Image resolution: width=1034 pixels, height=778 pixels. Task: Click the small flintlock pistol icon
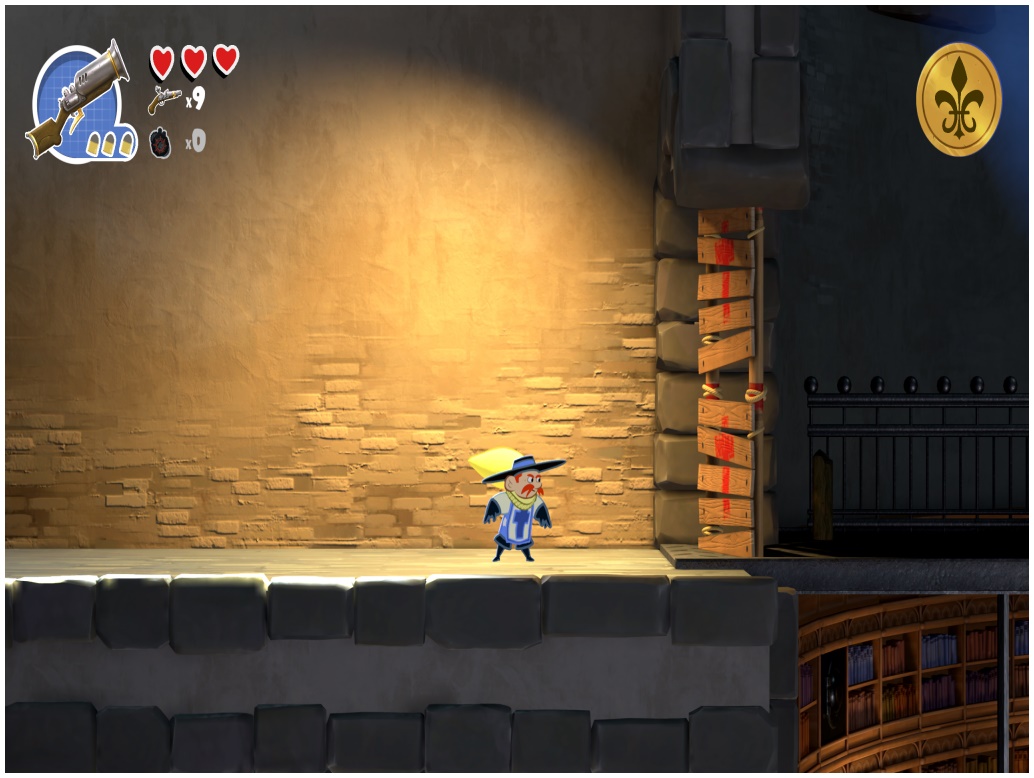(164, 100)
